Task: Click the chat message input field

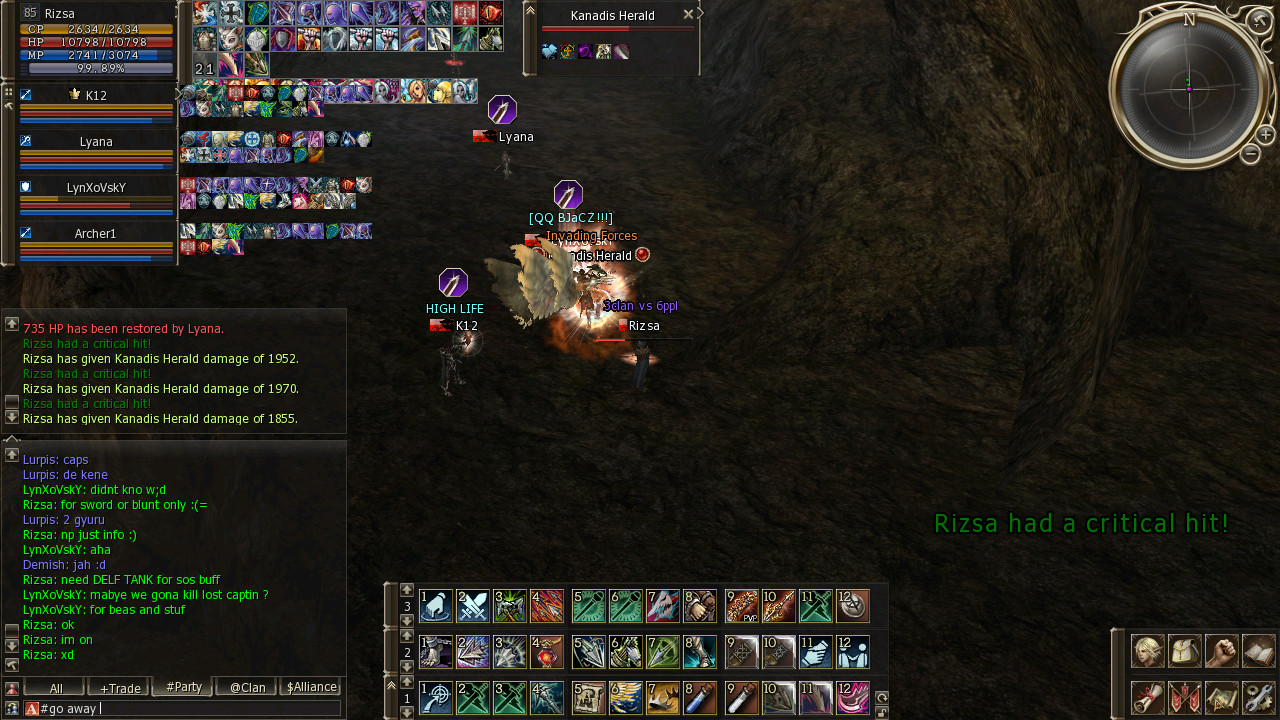Action: [x=190, y=708]
